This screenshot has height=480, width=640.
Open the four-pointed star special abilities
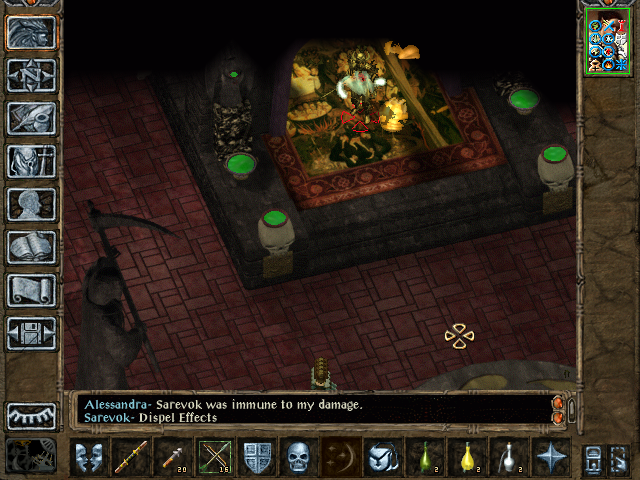point(551,458)
